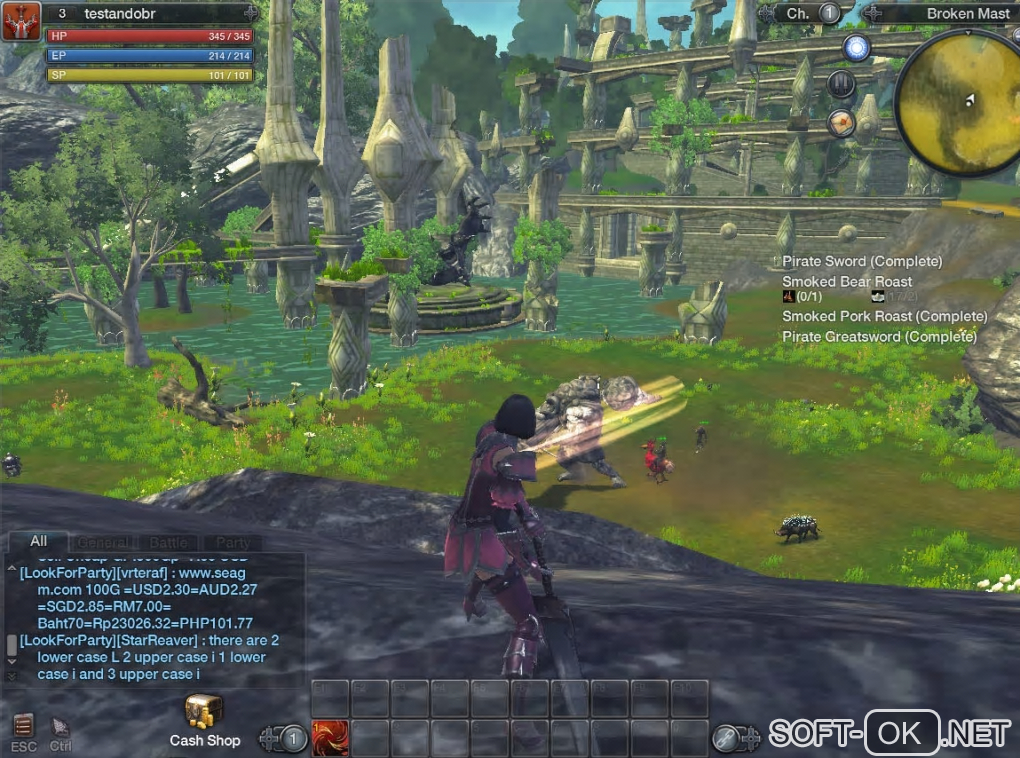This screenshot has width=1020, height=758.
Task: Open the ESC menu list icon
Action: 24,726
